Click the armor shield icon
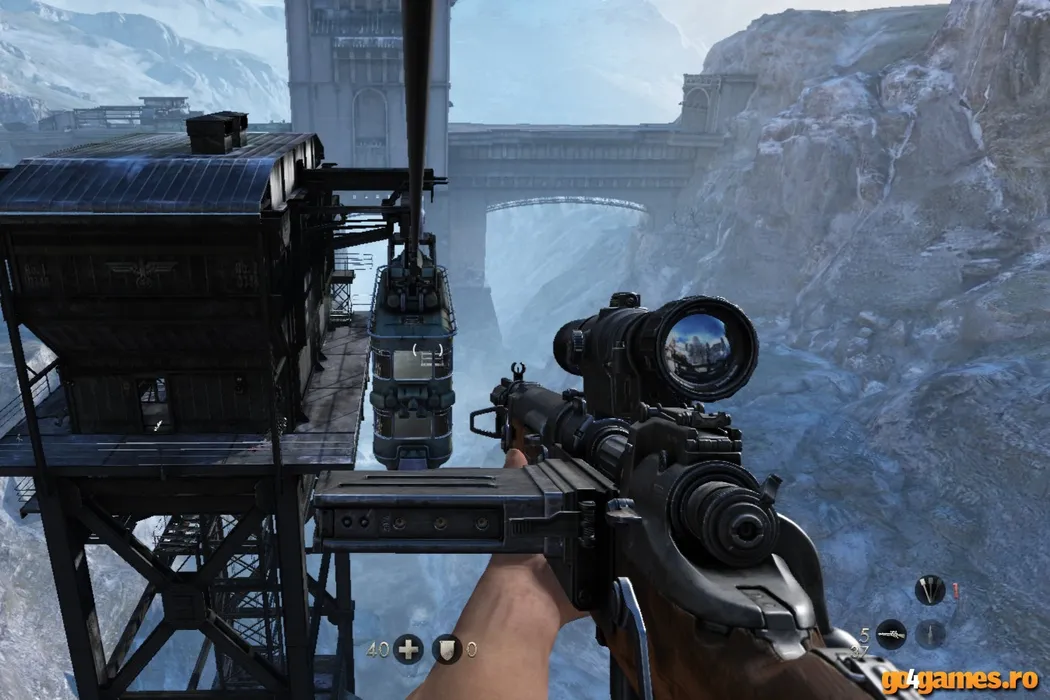1050x700 pixels. click(446, 649)
